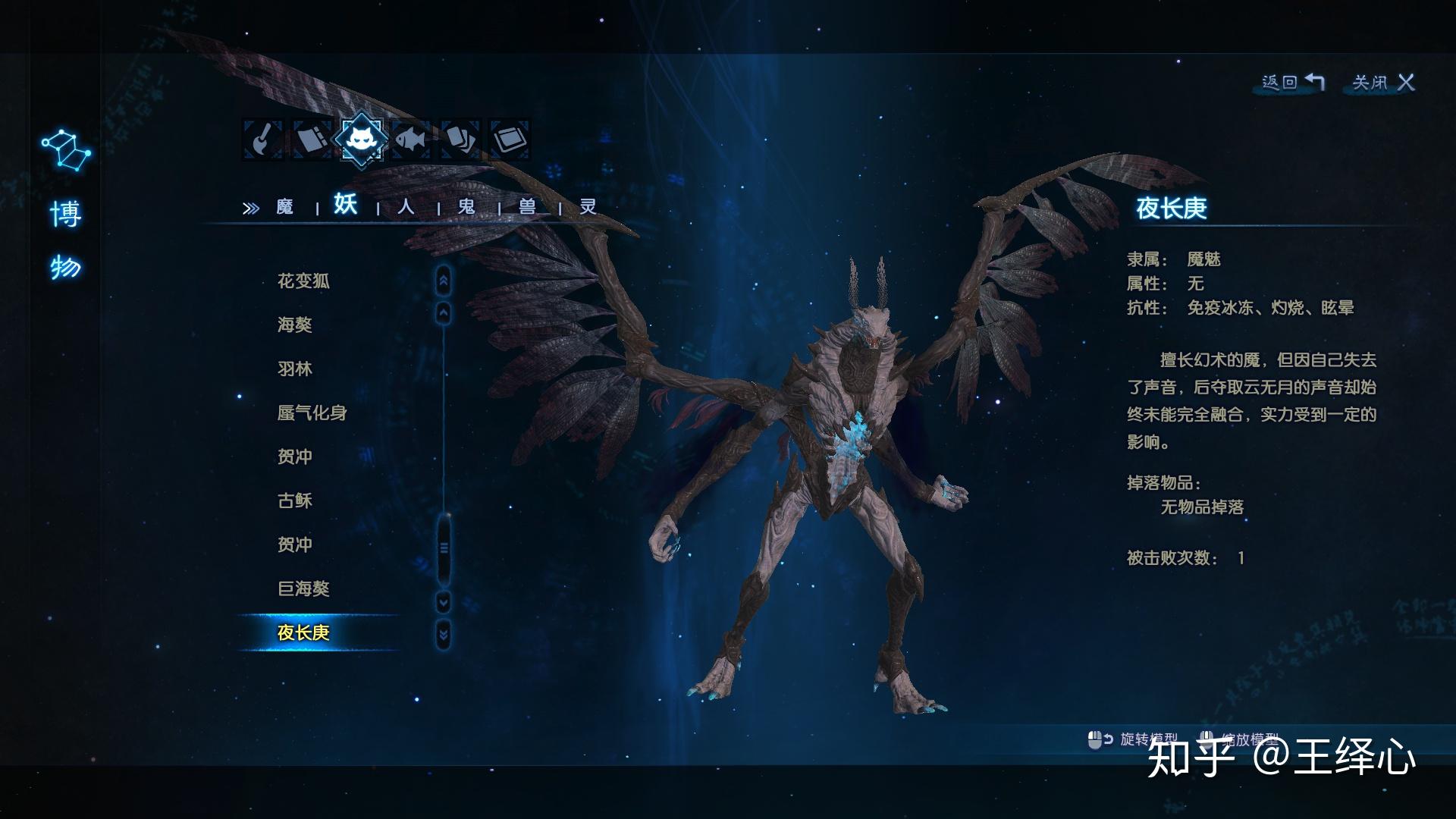The image size is (1456, 819).
Task: Jump to list top with double-up arrow
Action: click(x=444, y=281)
